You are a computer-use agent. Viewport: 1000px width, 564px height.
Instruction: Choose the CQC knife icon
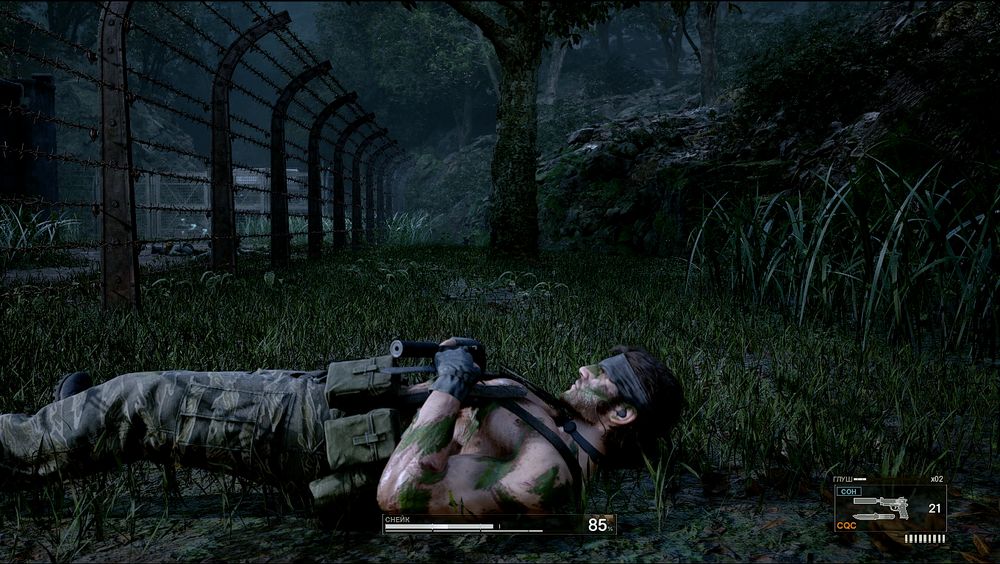(x=873, y=517)
